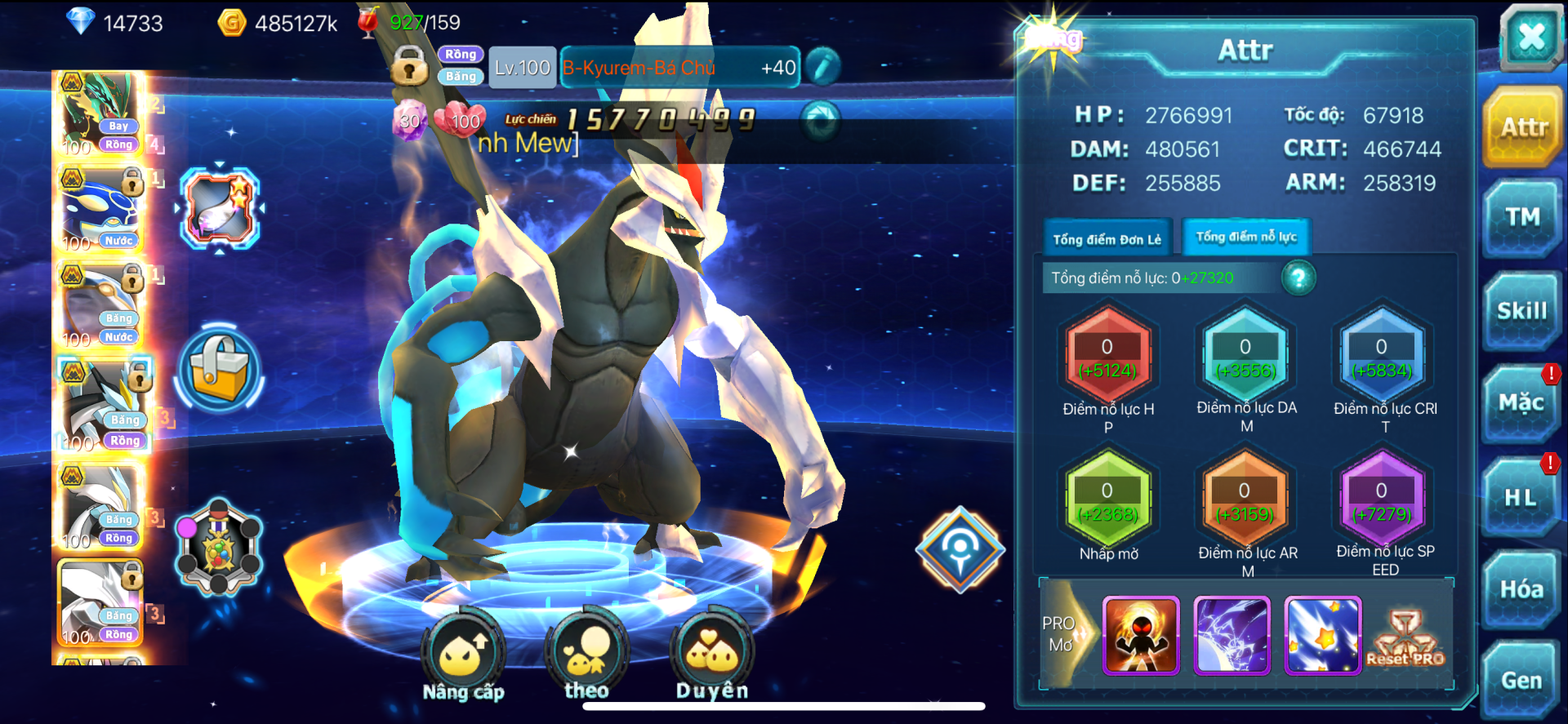Open the orange bag icon

click(x=219, y=370)
